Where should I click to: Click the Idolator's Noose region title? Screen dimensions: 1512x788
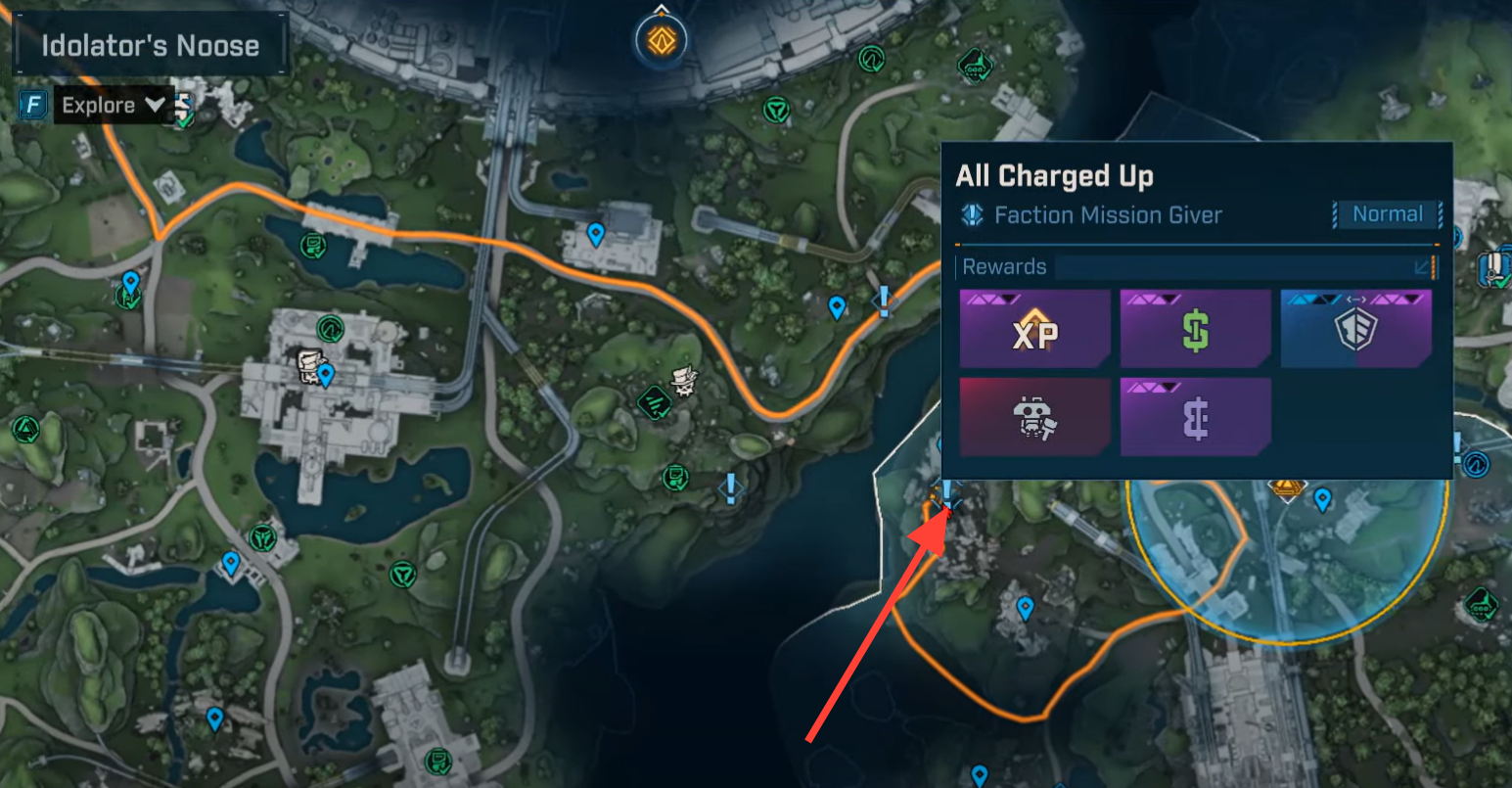(150, 45)
